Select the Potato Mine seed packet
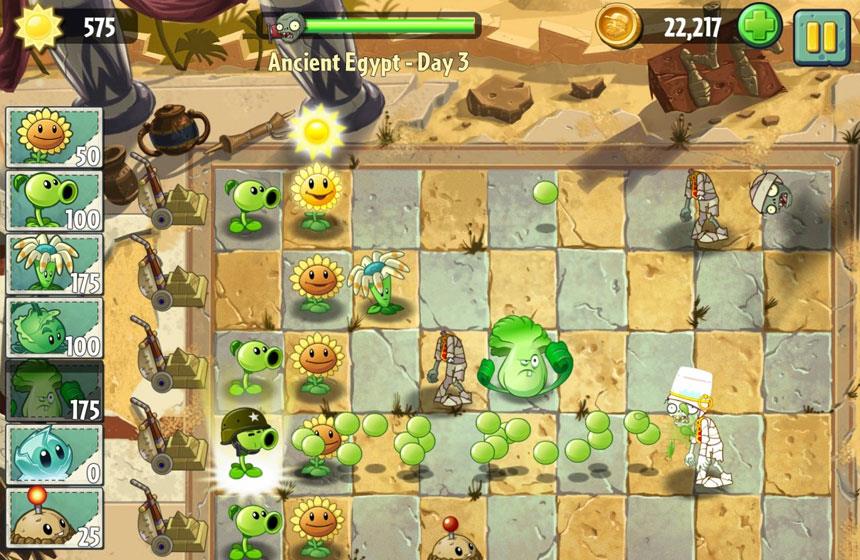Image resolution: width=860 pixels, height=560 pixels. (55, 516)
